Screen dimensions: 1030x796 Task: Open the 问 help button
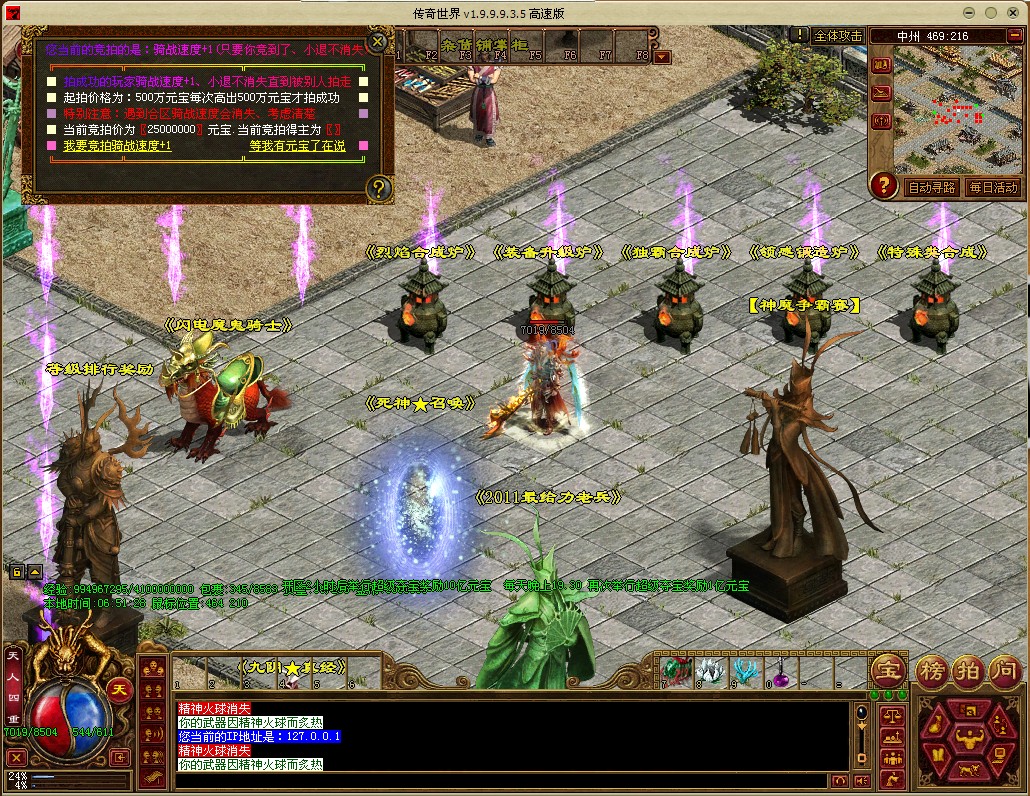[1004, 670]
